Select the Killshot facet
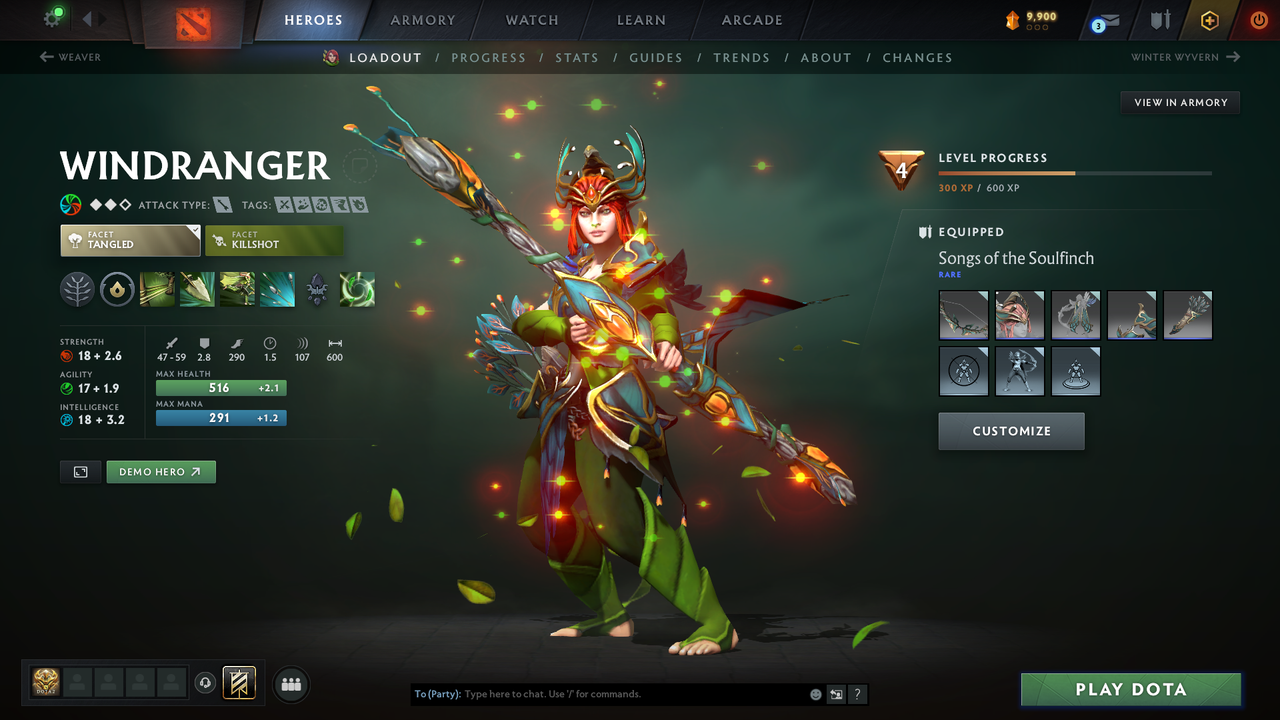Image resolution: width=1280 pixels, height=720 pixels. pos(274,240)
